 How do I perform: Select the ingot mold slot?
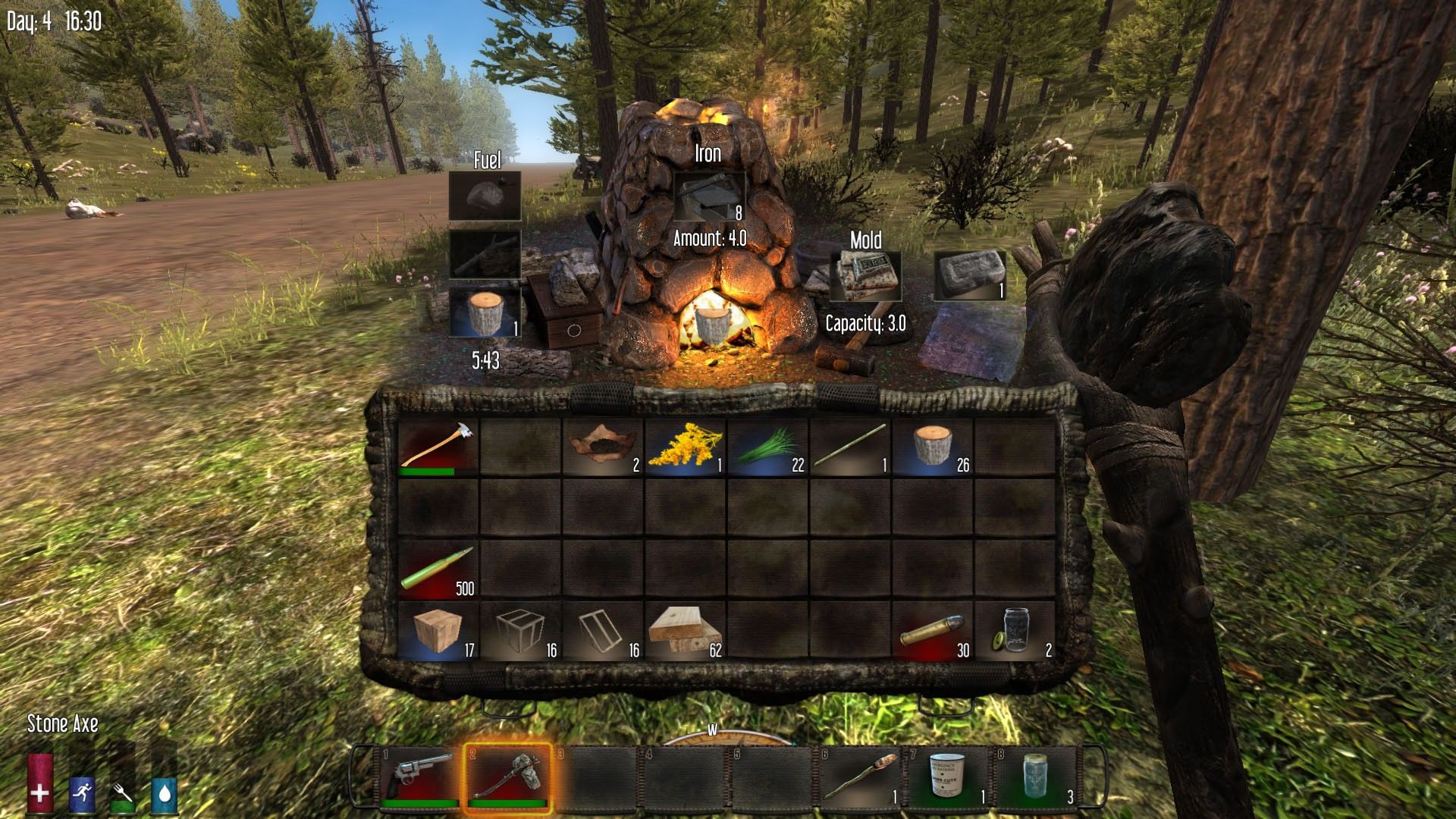865,276
